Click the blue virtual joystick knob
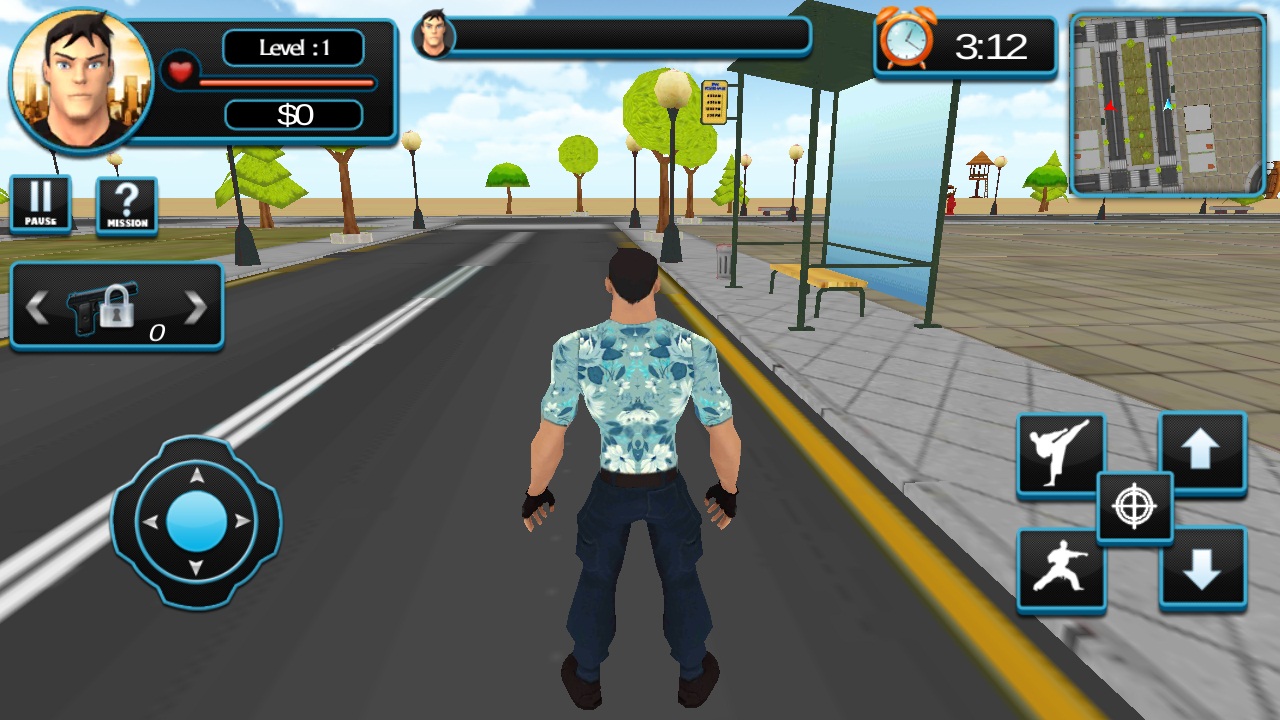 point(196,521)
